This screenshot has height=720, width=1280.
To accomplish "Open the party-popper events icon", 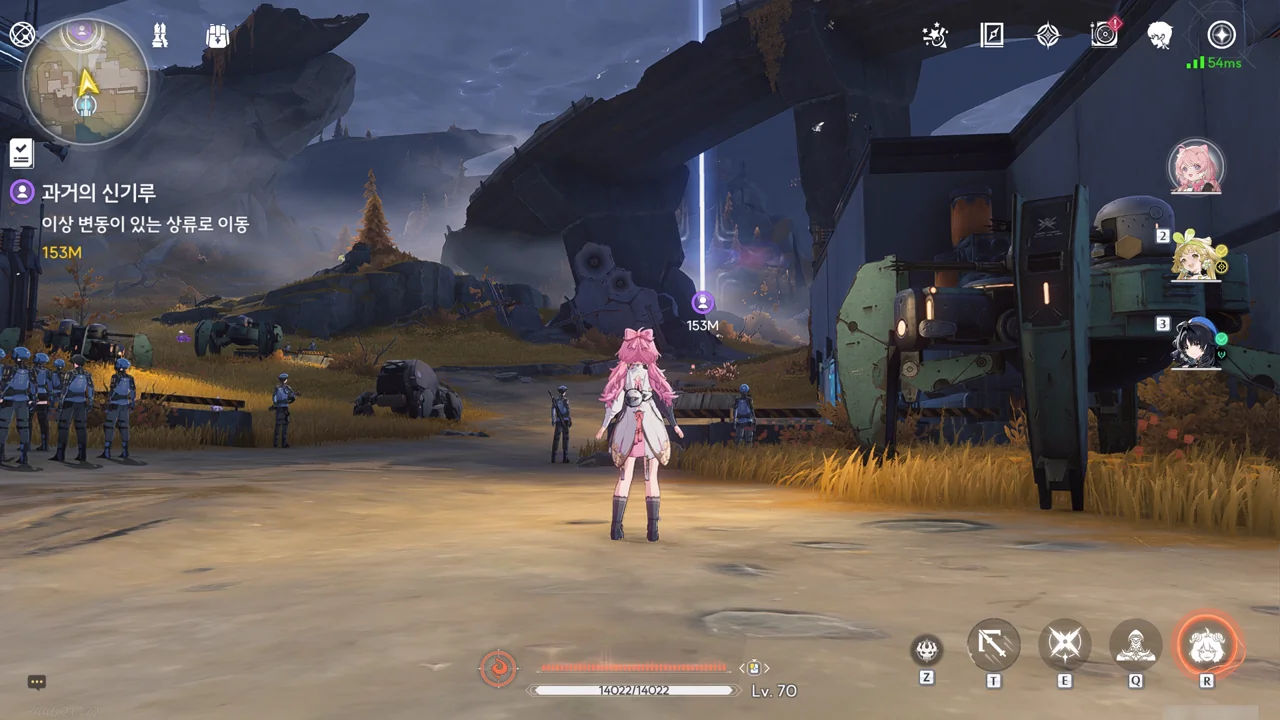I will point(935,36).
